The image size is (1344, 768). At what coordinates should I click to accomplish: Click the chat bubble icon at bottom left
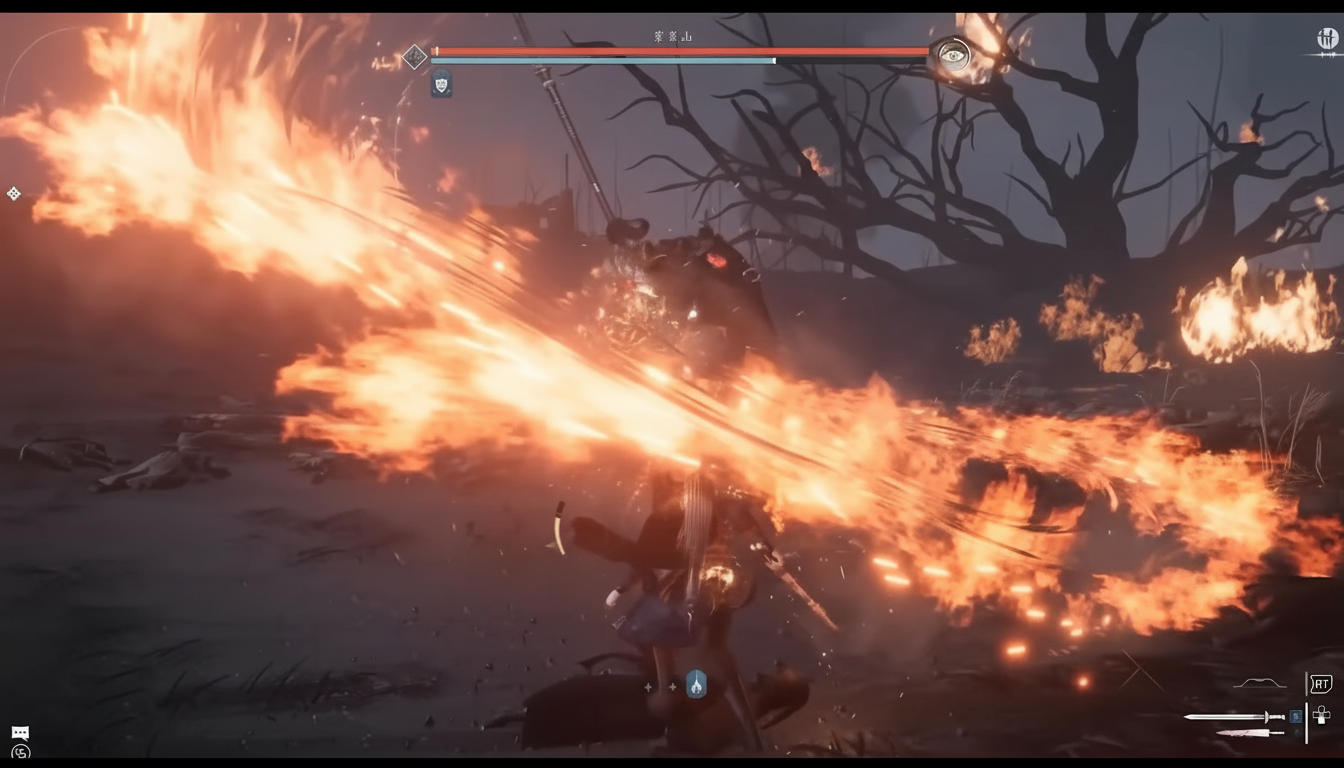pyautogui.click(x=18, y=732)
